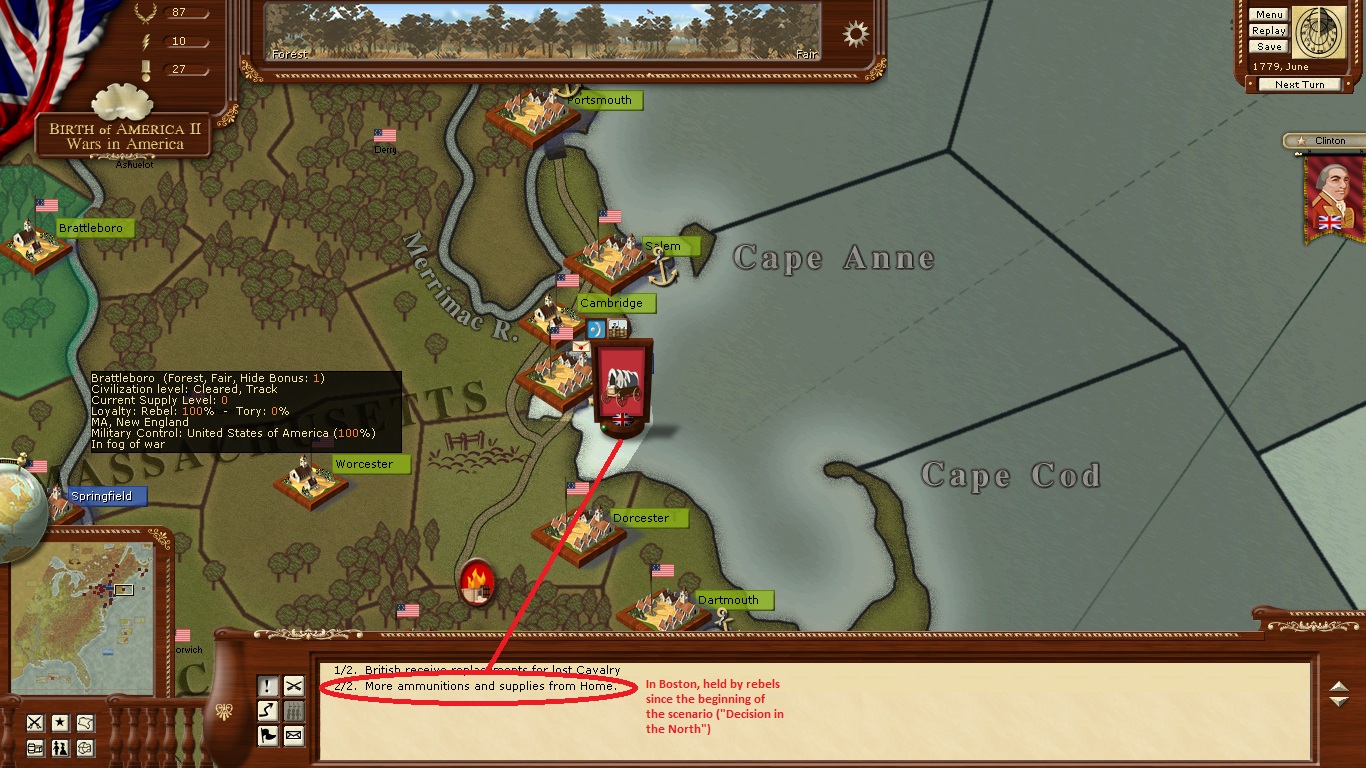Toggle the crossed muskets message filter
The width and height of the screenshot is (1366, 768).
click(293, 686)
